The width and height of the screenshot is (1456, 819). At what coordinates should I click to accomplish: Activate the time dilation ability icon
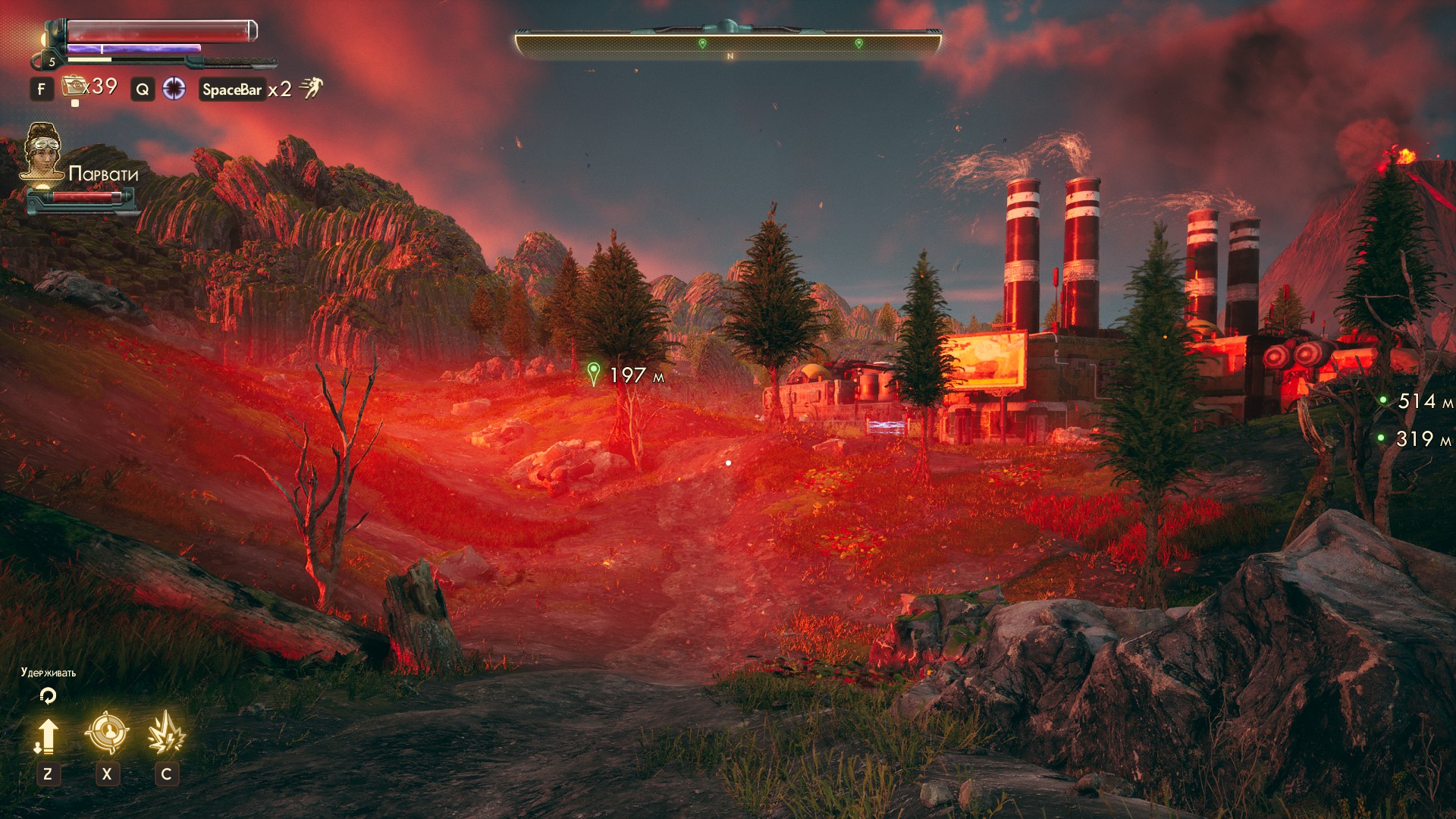174,89
